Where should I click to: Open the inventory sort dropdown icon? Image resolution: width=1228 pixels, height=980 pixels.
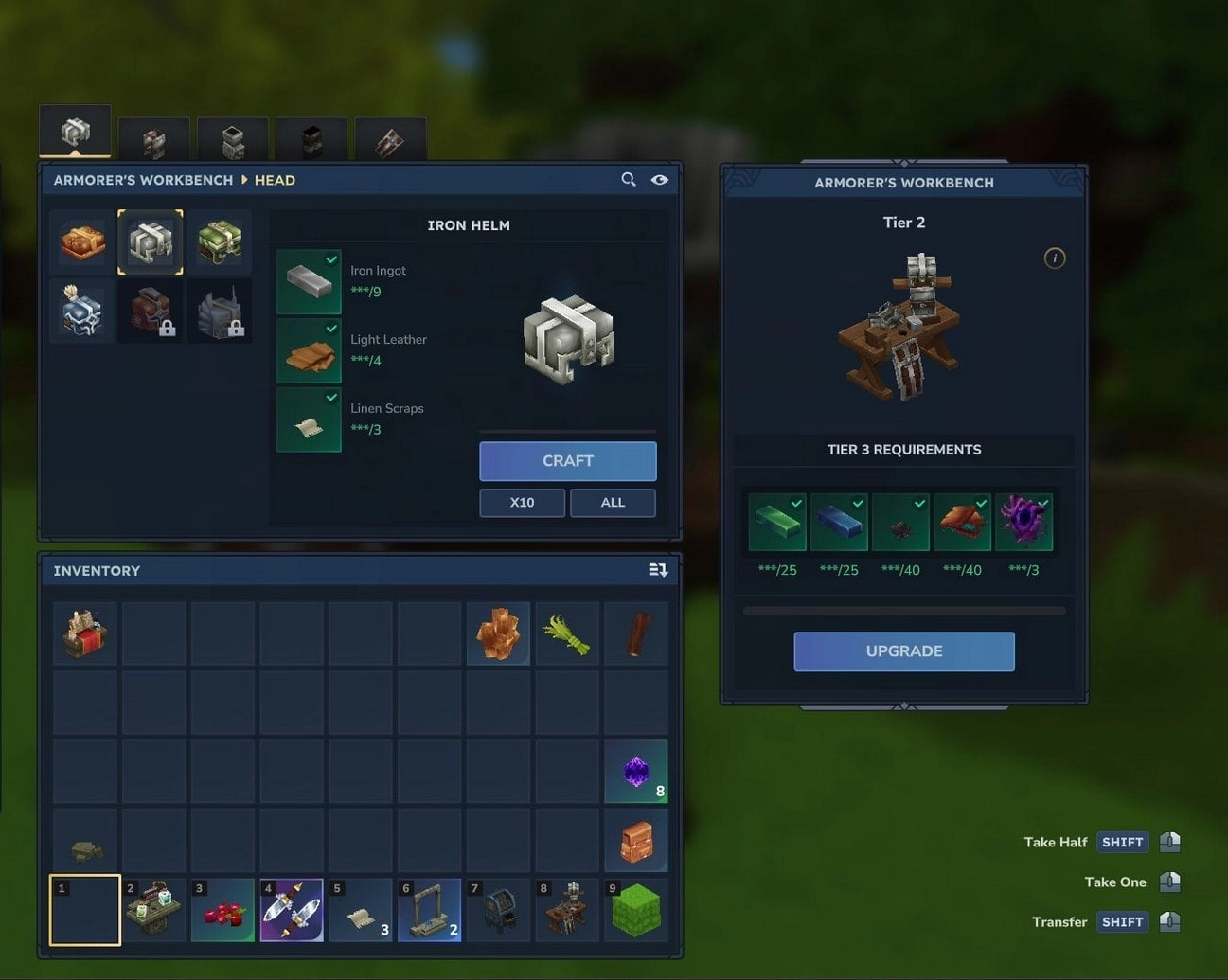point(658,569)
